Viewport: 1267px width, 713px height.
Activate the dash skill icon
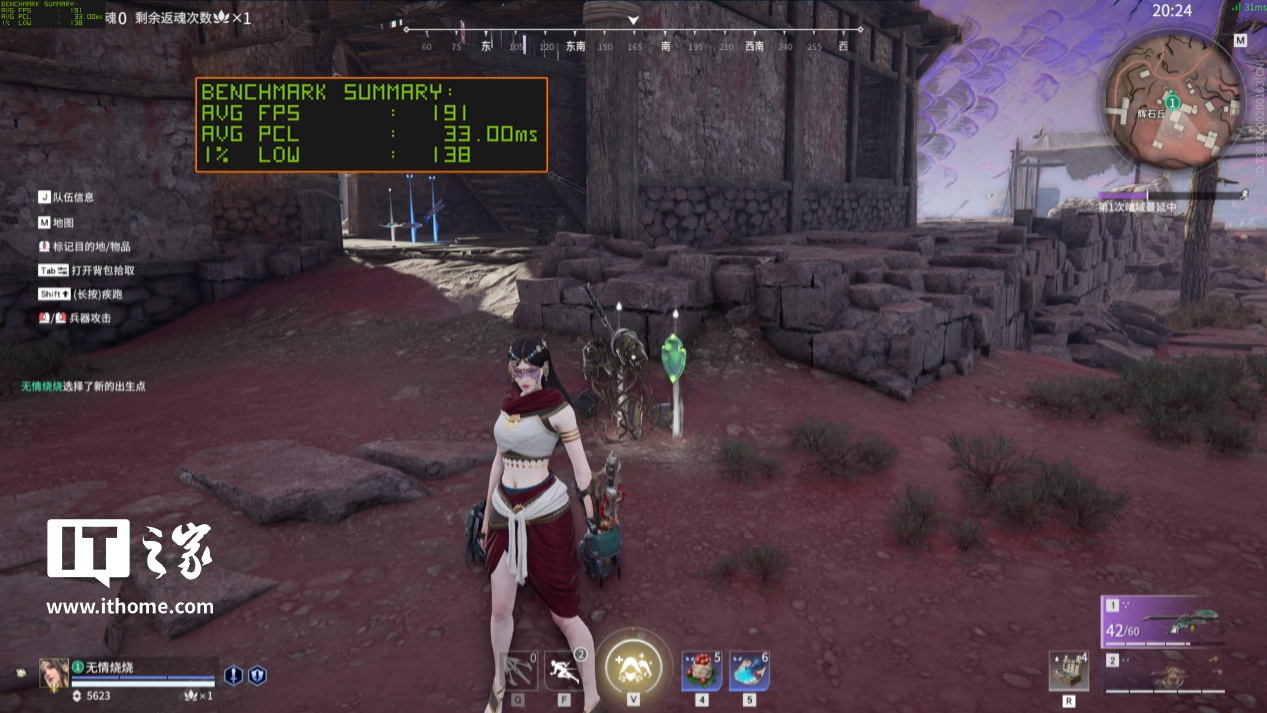565,669
